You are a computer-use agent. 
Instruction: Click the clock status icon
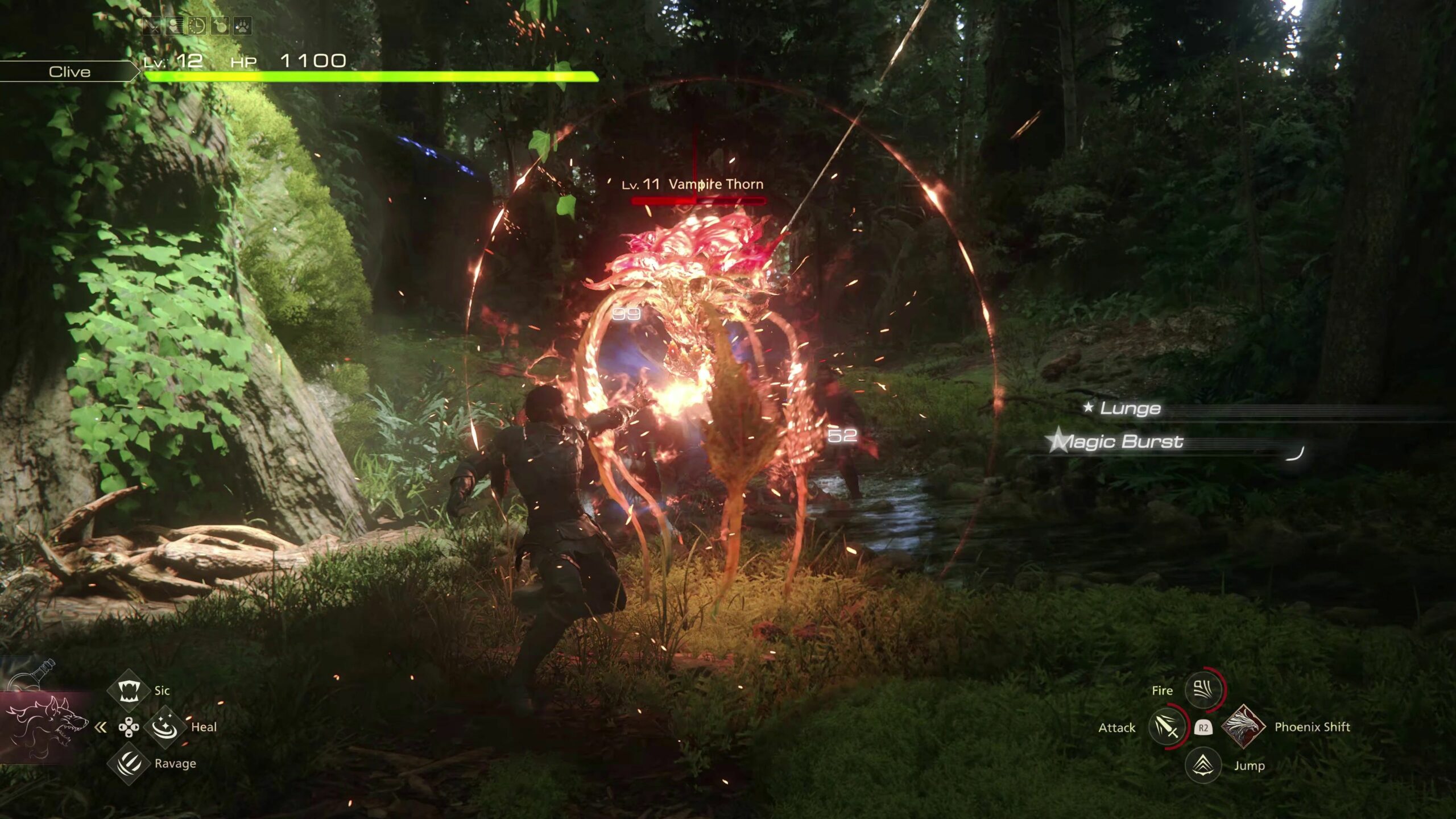point(197,26)
